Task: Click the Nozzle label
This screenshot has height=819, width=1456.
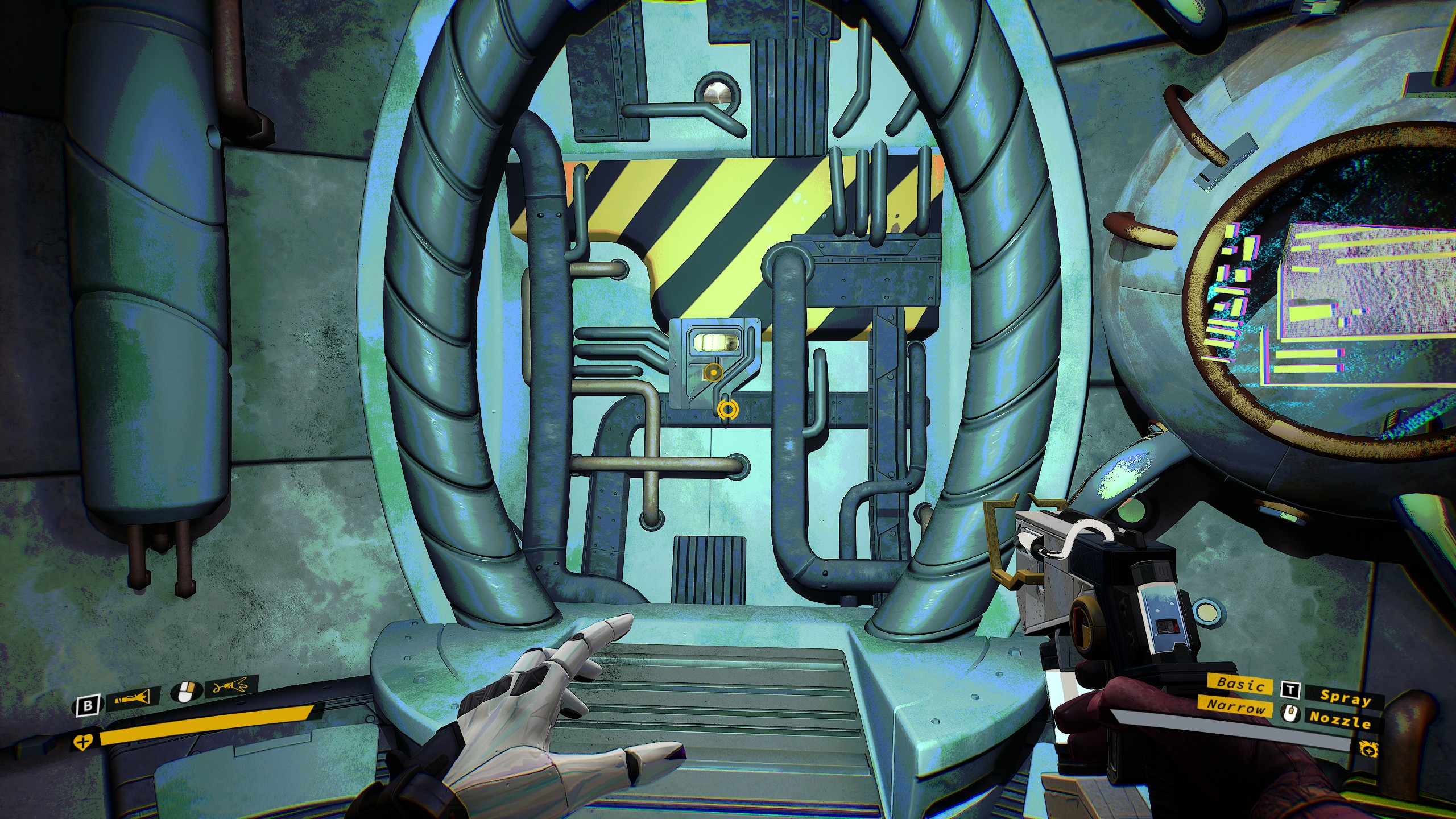Action: tap(1341, 719)
